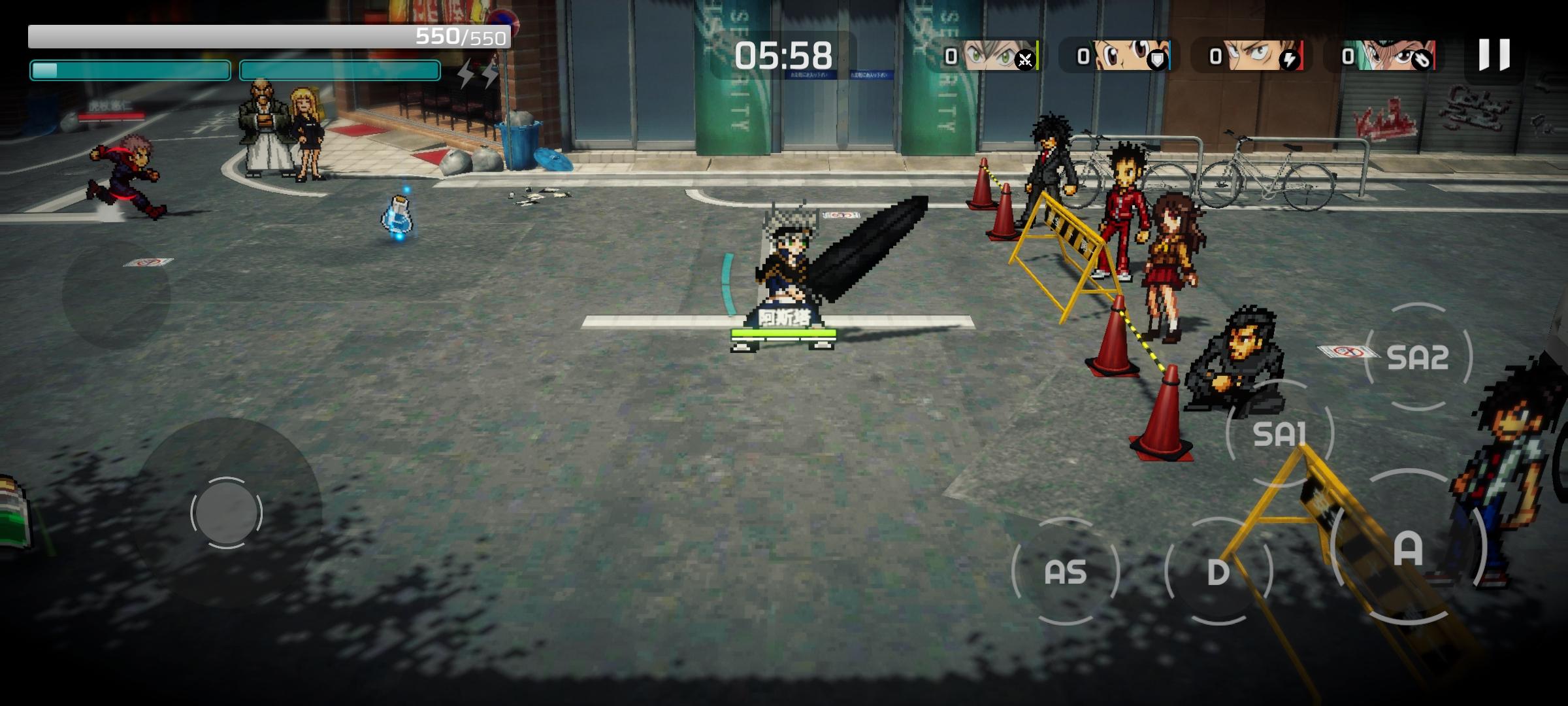Image resolution: width=1568 pixels, height=706 pixels.
Task: Tap the A attack button
Action: point(1408,548)
